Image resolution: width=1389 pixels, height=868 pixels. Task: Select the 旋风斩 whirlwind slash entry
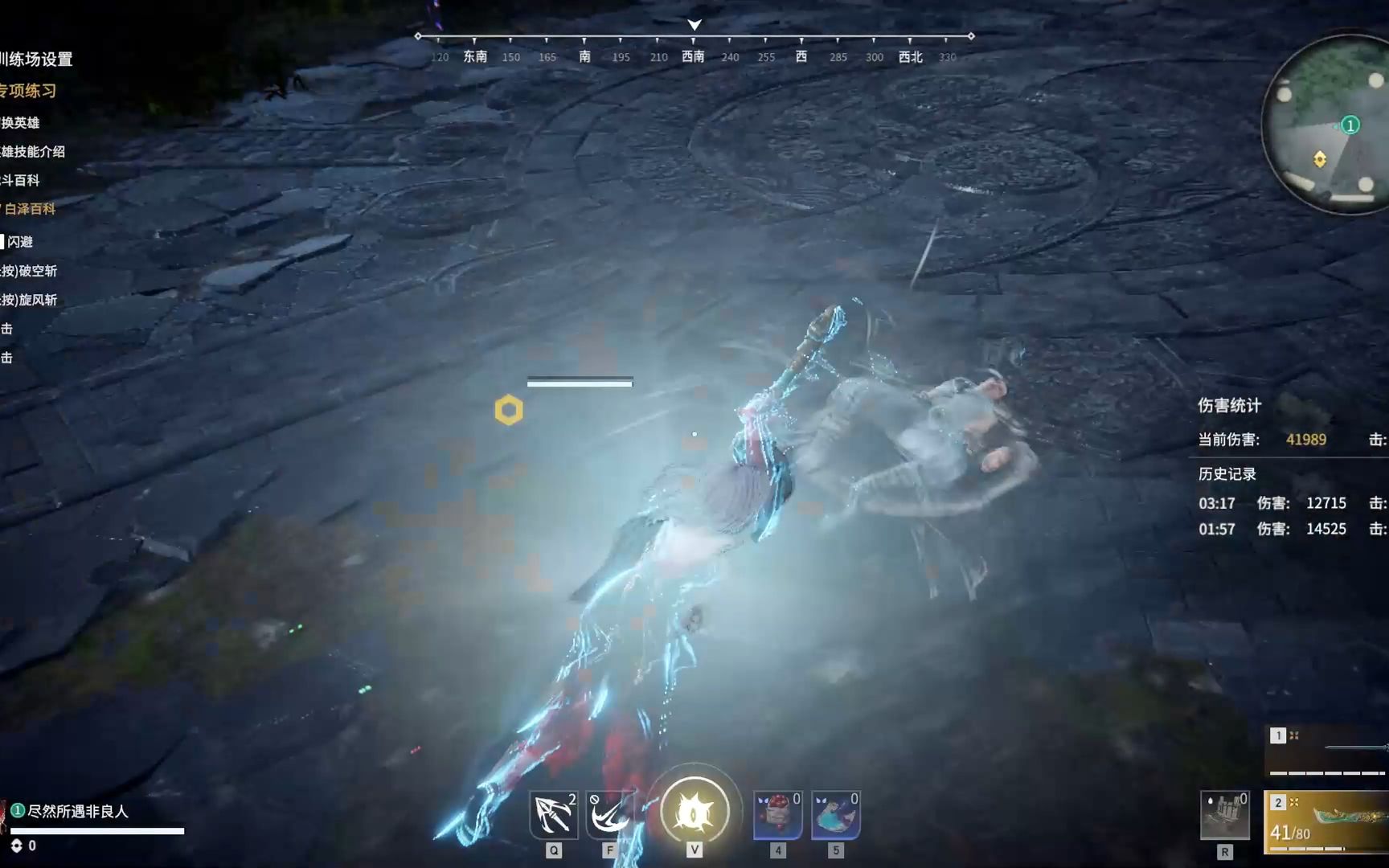coord(30,300)
